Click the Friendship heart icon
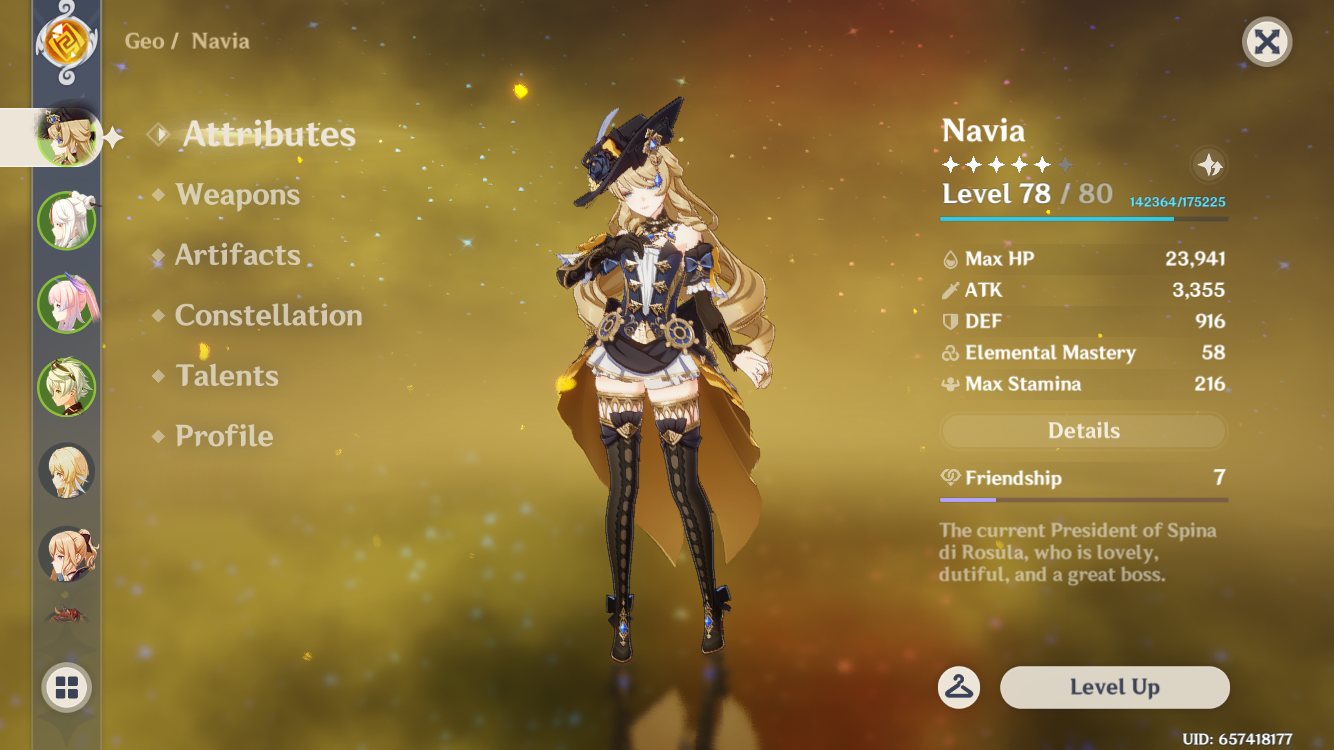The width and height of the screenshot is (1334, 750). pyautogui.click(x=948, y=478)
